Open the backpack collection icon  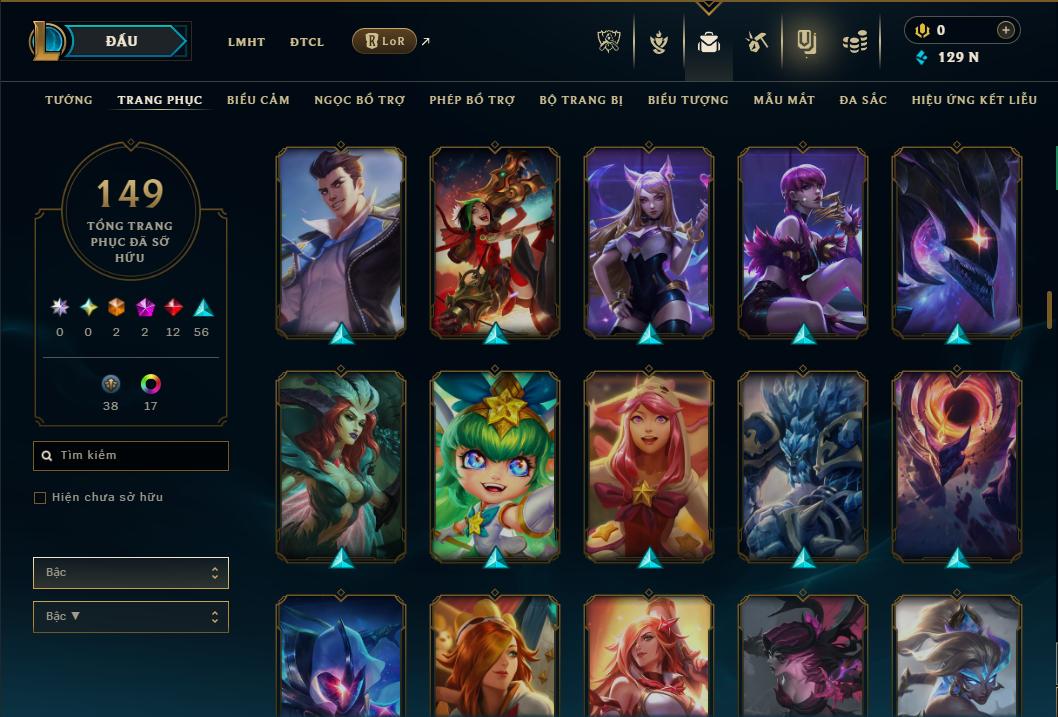709,42
